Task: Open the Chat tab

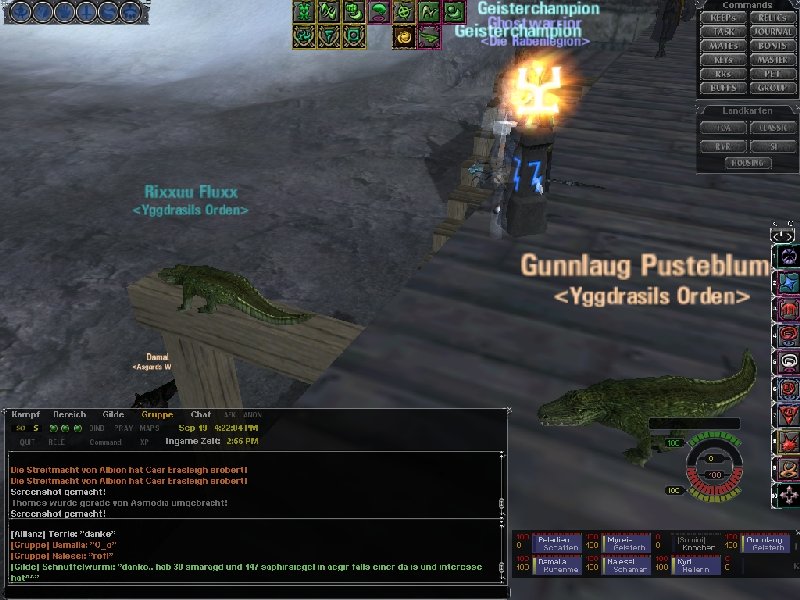Action: tap(201, 414)
